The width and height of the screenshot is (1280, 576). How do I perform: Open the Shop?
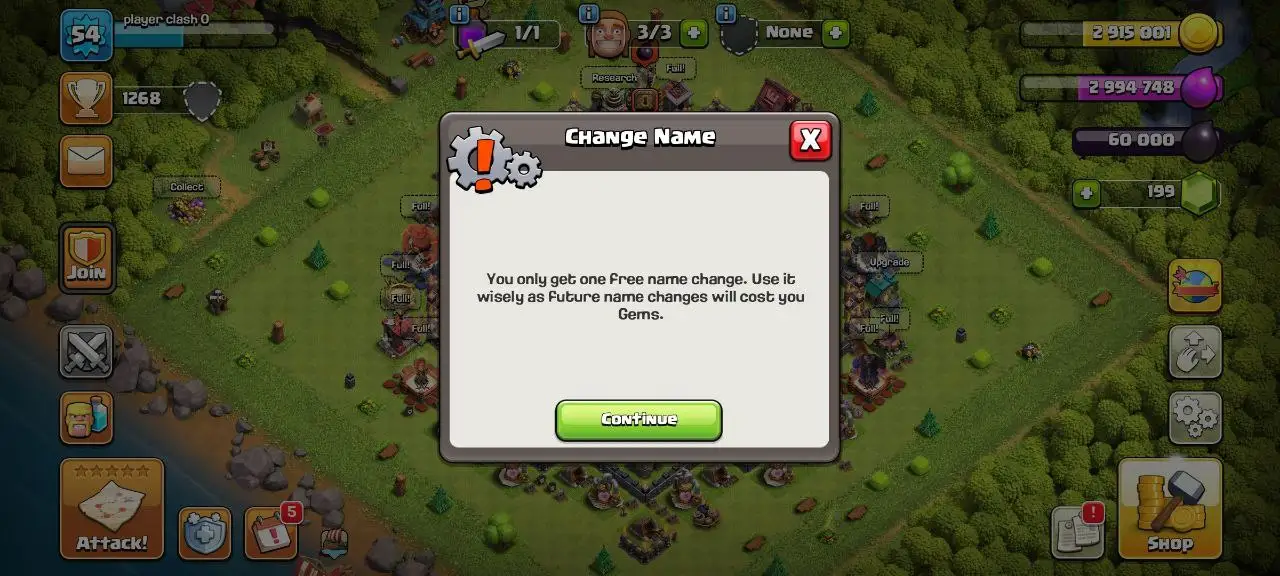click(1169, 508)
